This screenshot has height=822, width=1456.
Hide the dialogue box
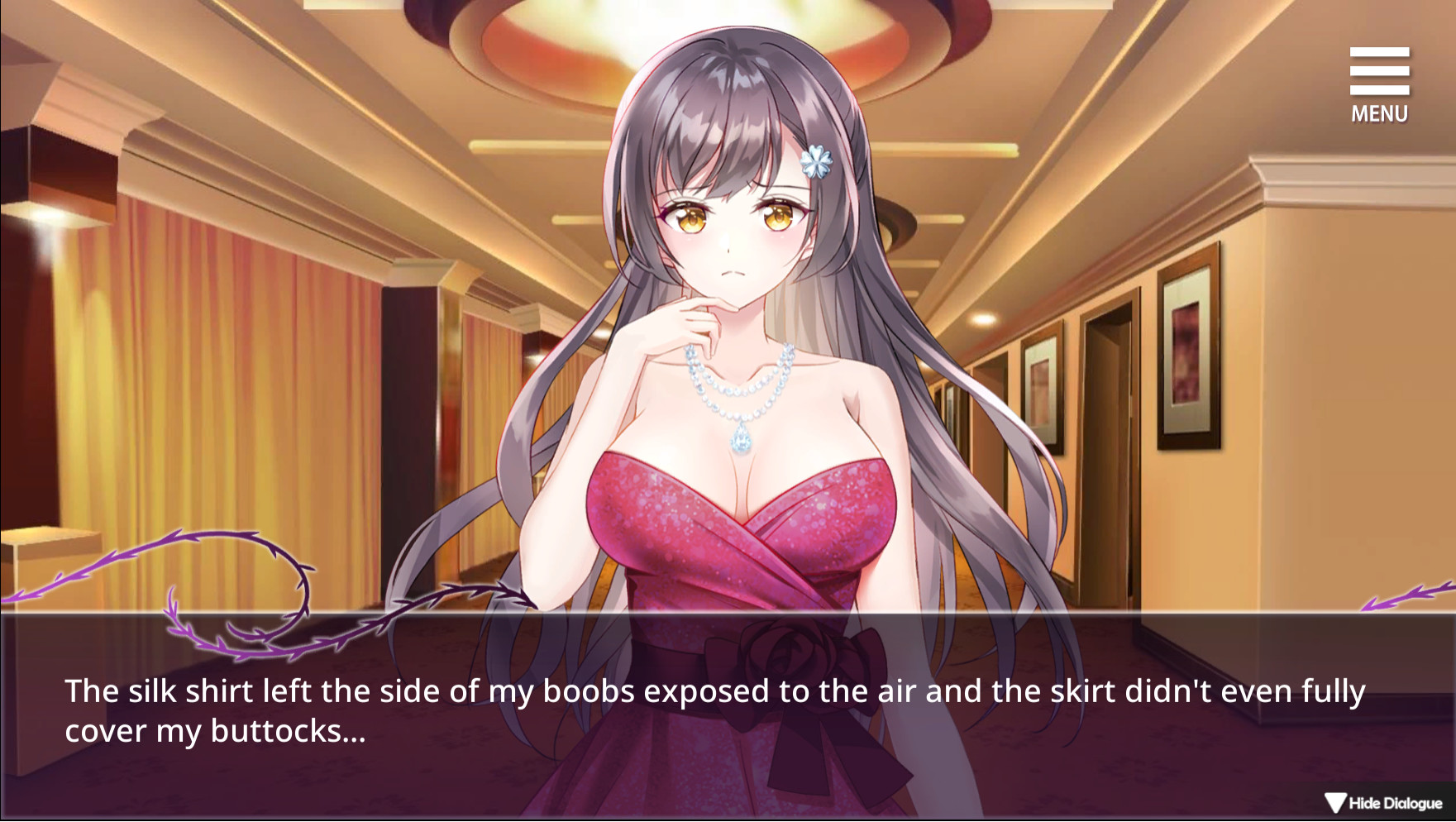pyautogui.click(x=1383, y=802)
